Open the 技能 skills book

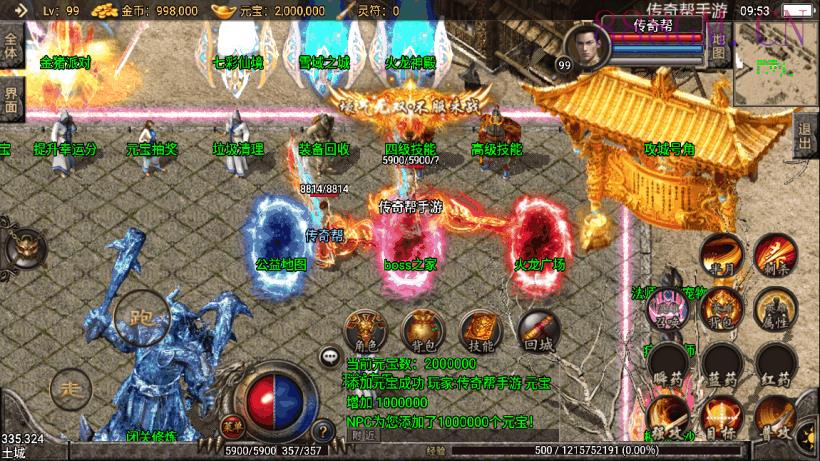pos(479,330)
